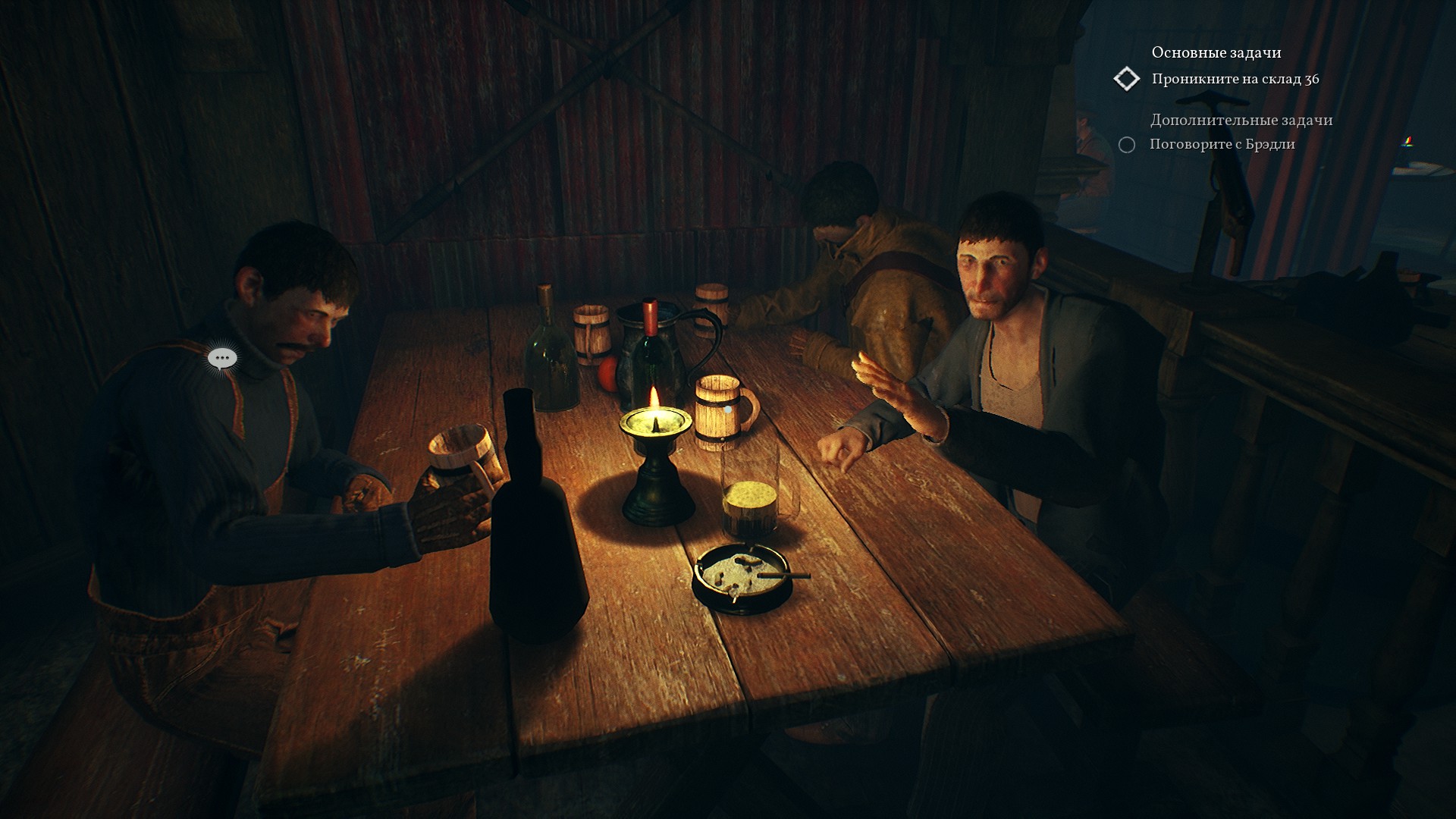Click the speech bubble talk icon
The height and width of the screenshot is (819, 1456).
tap(222, 358)
